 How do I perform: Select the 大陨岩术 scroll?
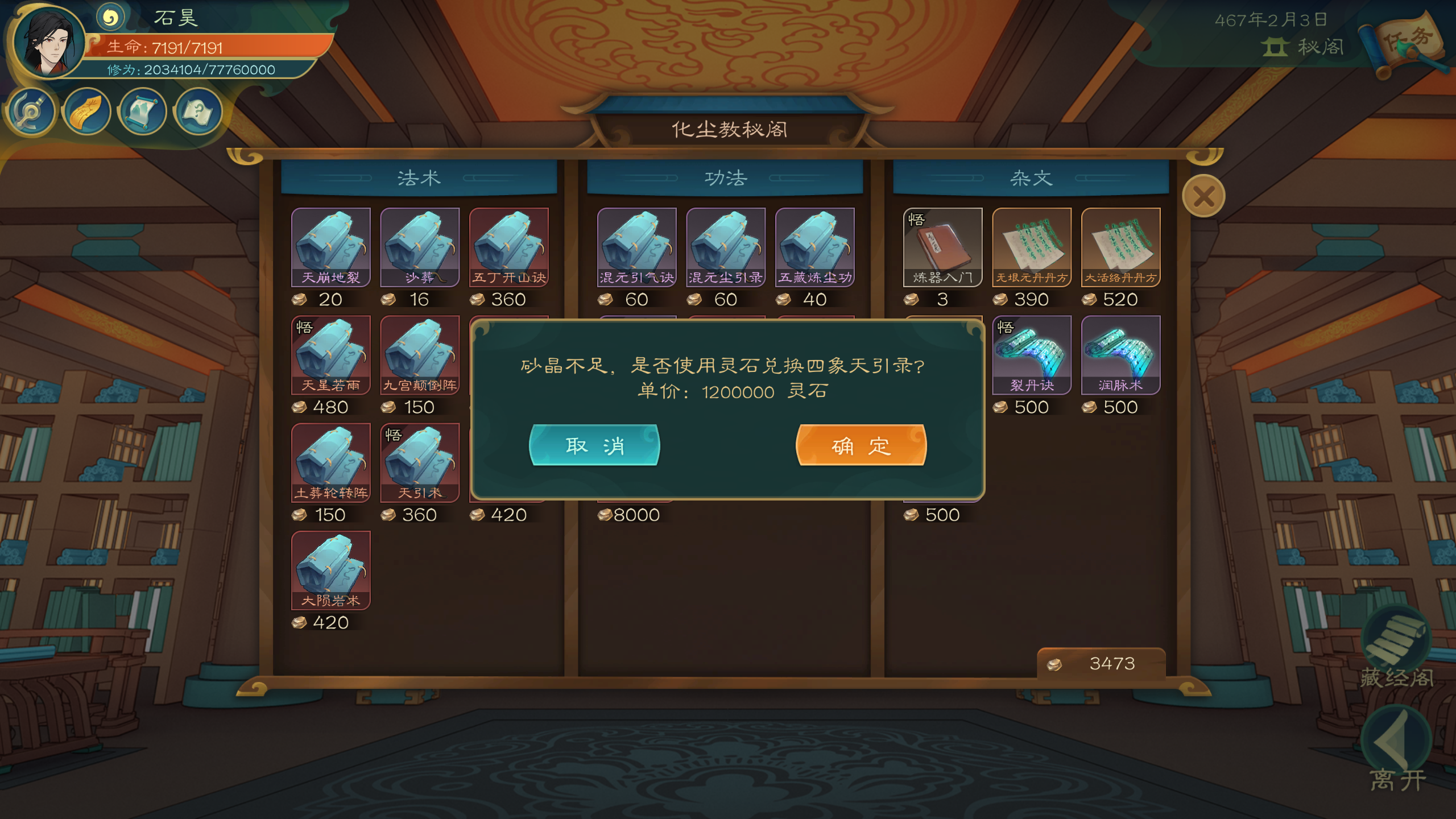pos(330,570)
